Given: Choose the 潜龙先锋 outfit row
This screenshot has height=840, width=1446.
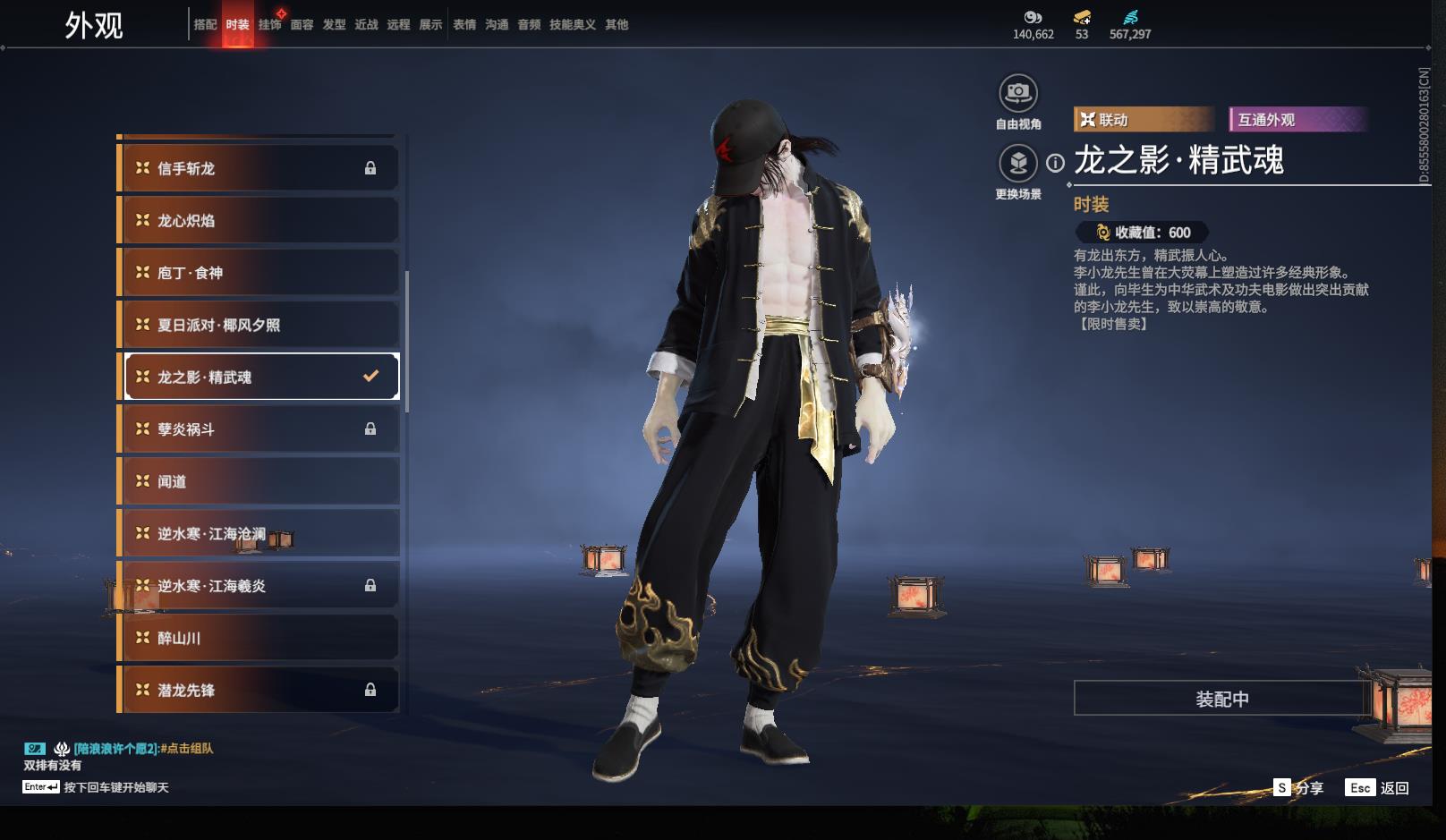Looking at the screenshot, I should tap(259, 690).
